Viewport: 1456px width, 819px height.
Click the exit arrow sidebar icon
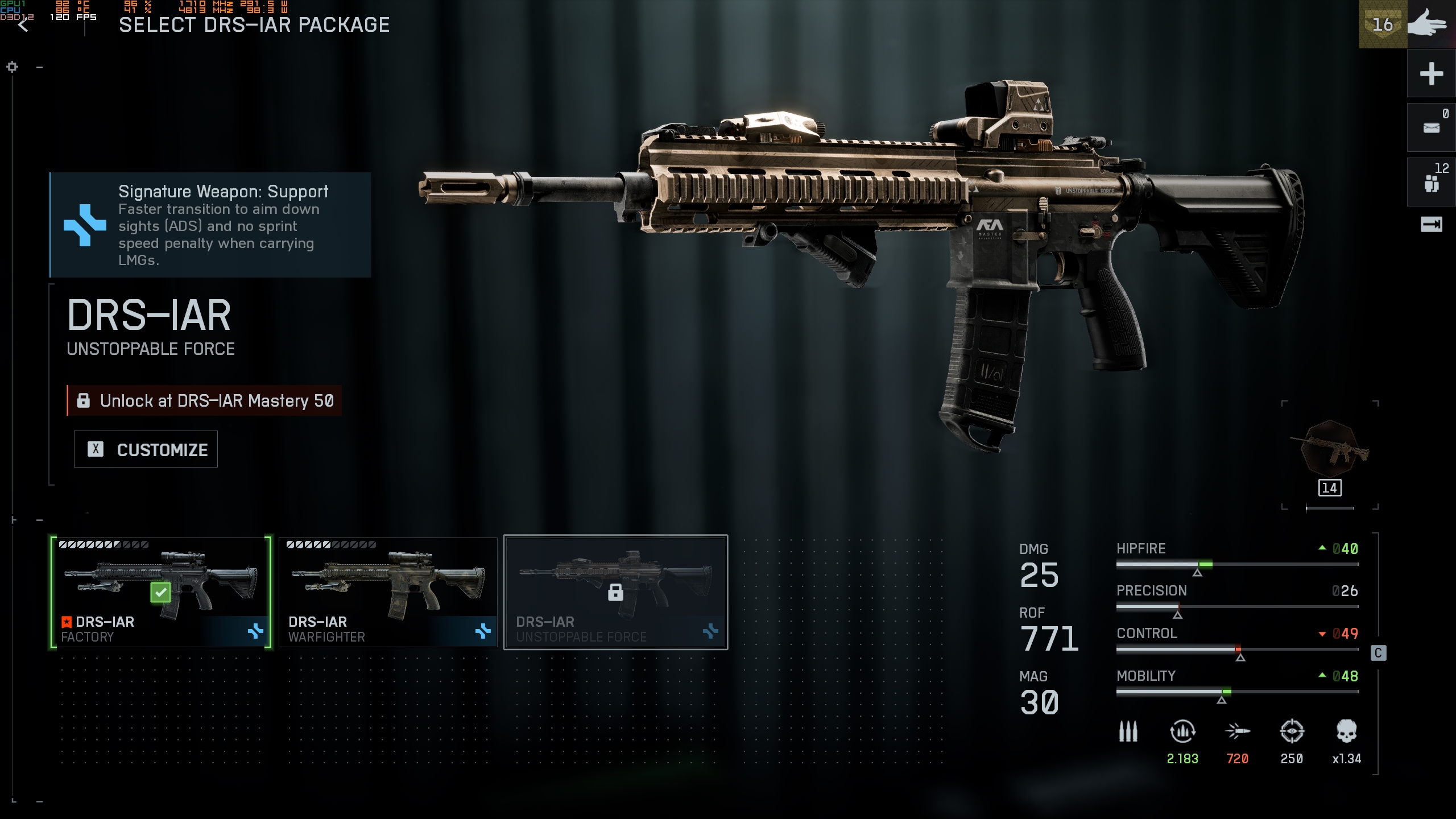[x=1431, y=225]
